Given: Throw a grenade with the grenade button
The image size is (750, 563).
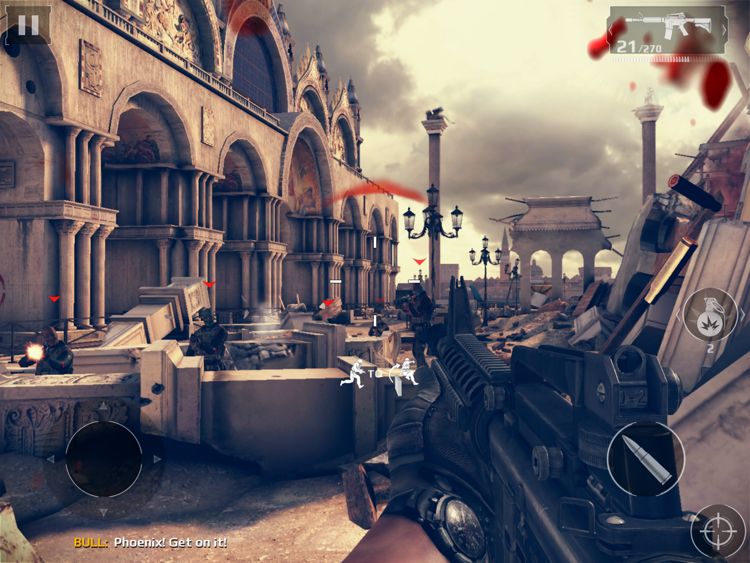Looking at the screenshot, I should (710, 315).
